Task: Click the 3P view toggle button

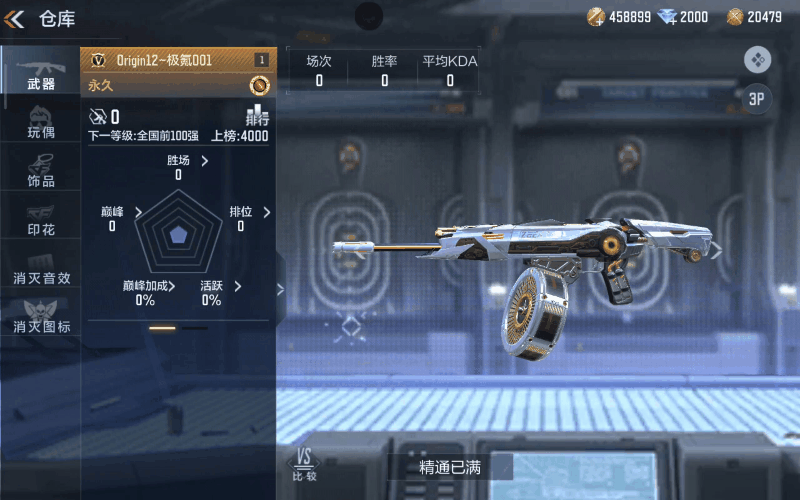Action: tap(757, 99)
